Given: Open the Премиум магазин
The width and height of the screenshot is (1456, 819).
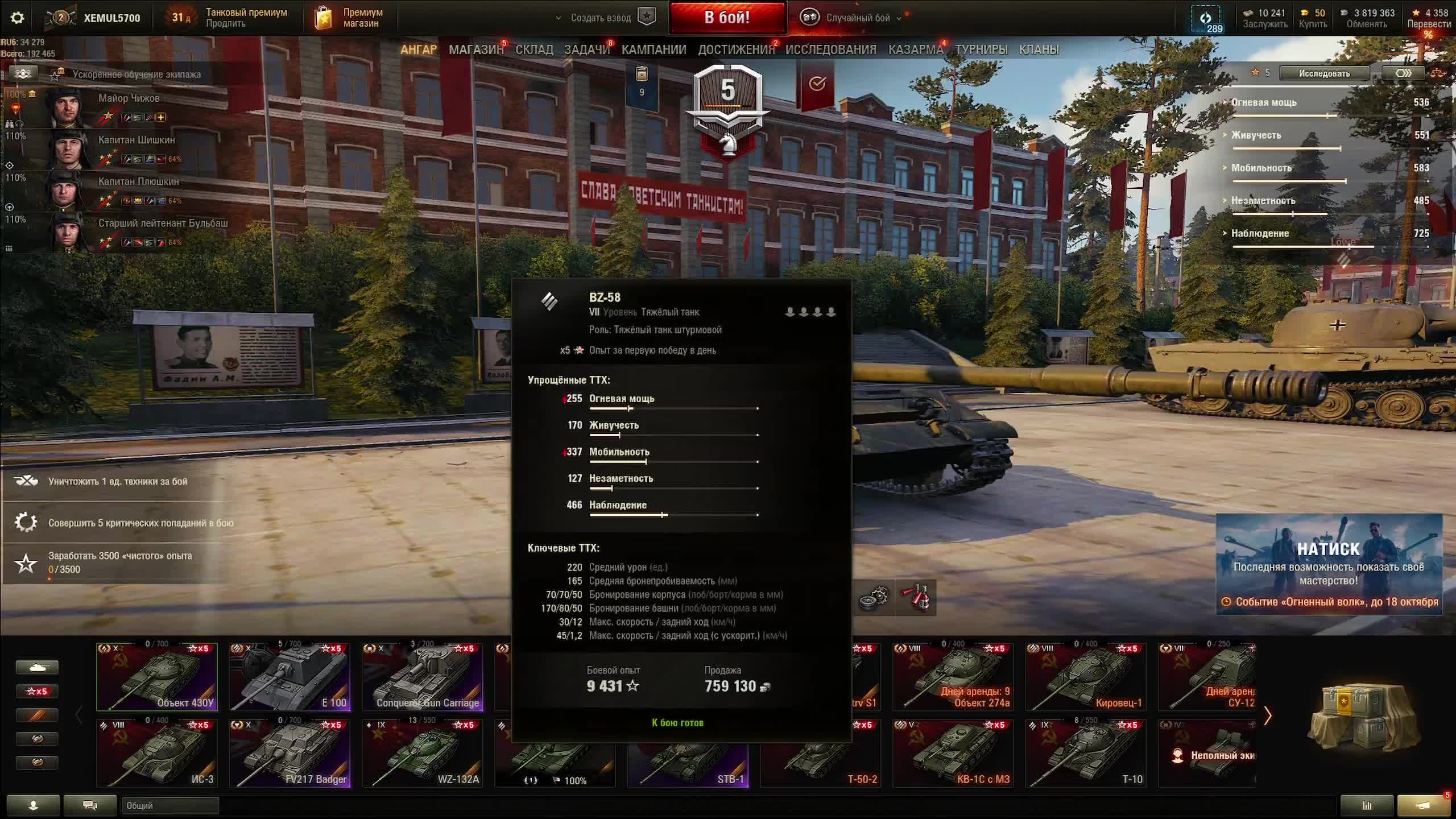Looking at the screenshot, I should [x=349, y=18].
